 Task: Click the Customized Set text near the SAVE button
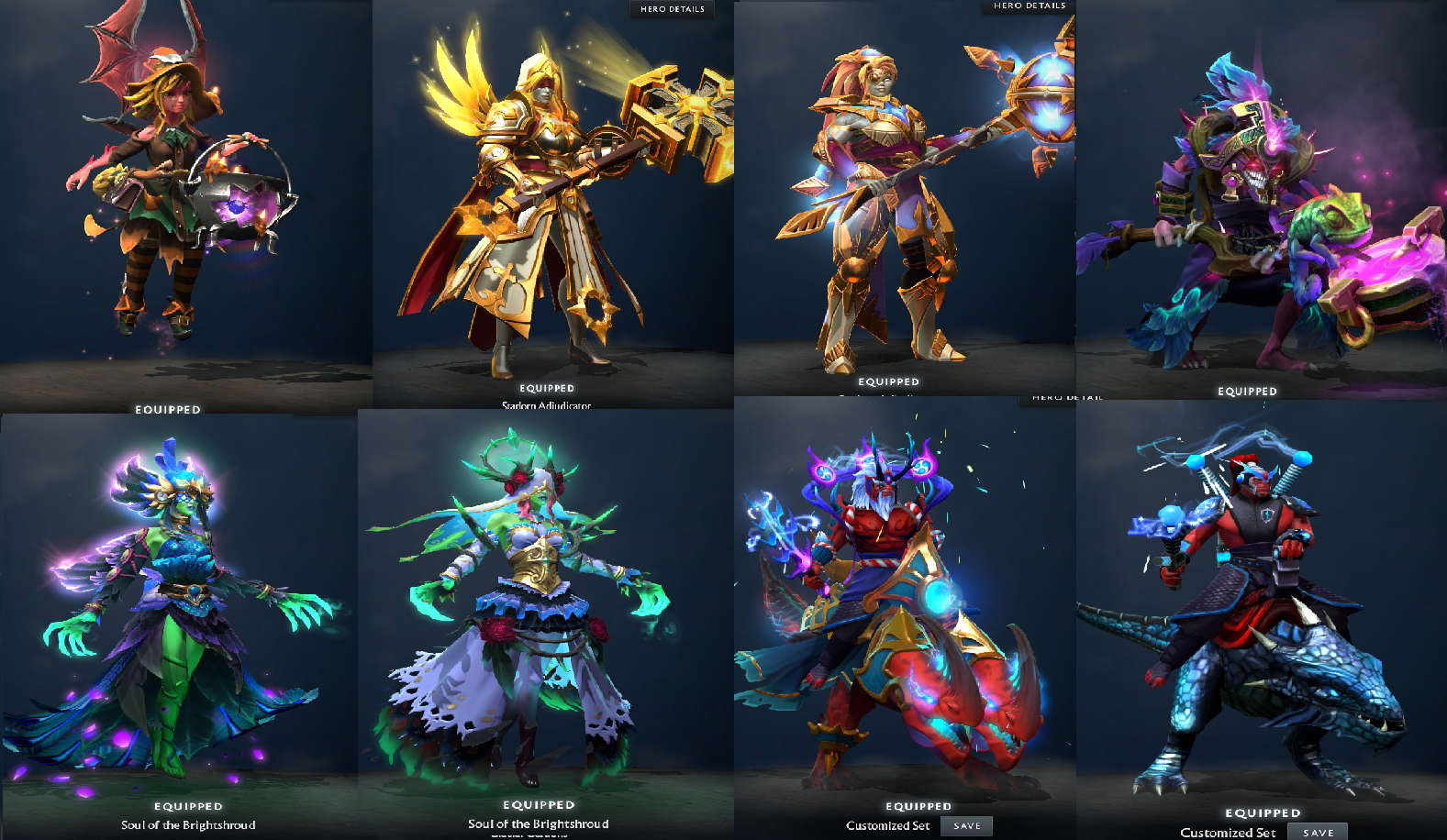tap(887, 824)
